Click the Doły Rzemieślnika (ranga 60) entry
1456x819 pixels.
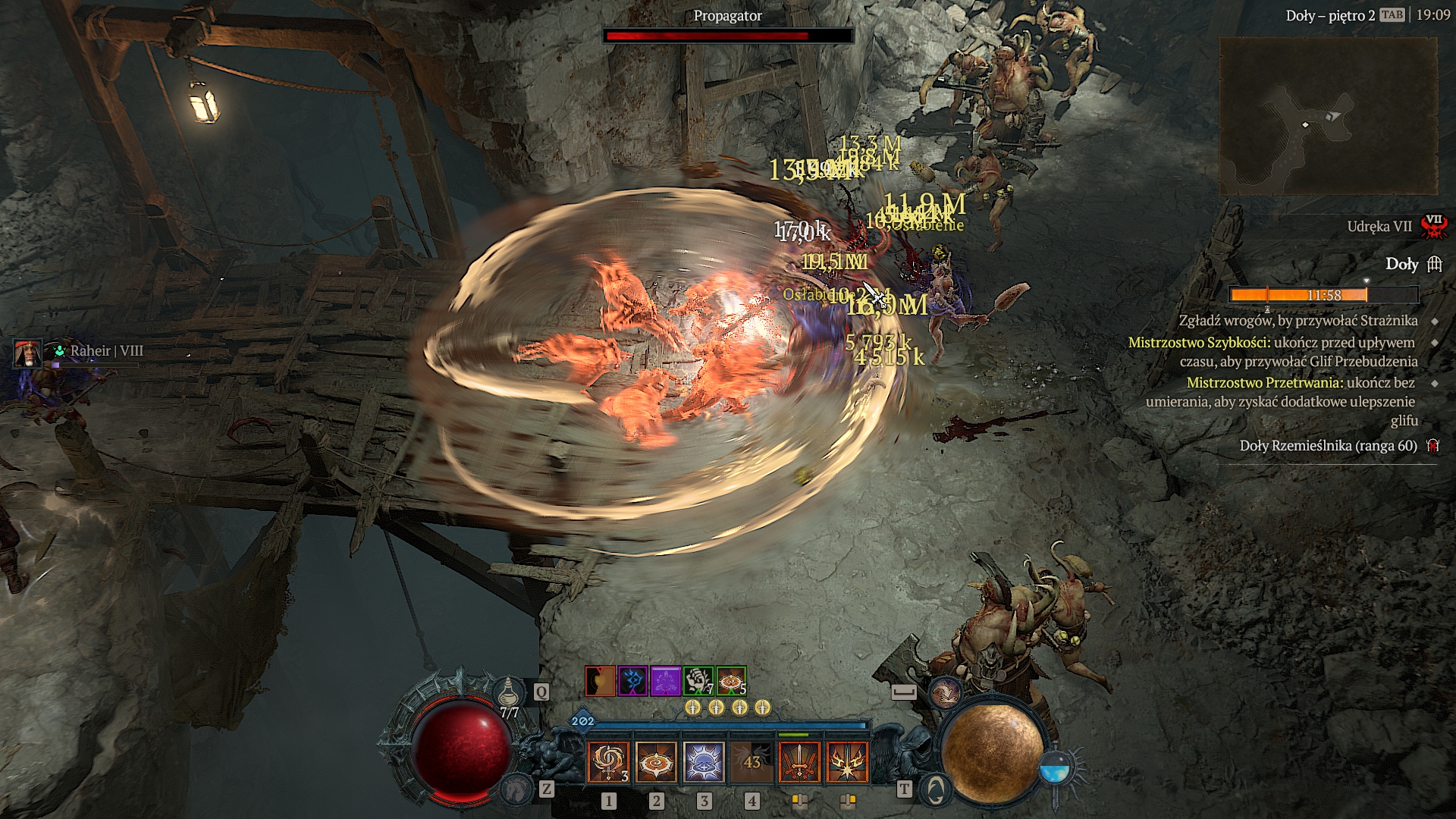pos(1328,446)
